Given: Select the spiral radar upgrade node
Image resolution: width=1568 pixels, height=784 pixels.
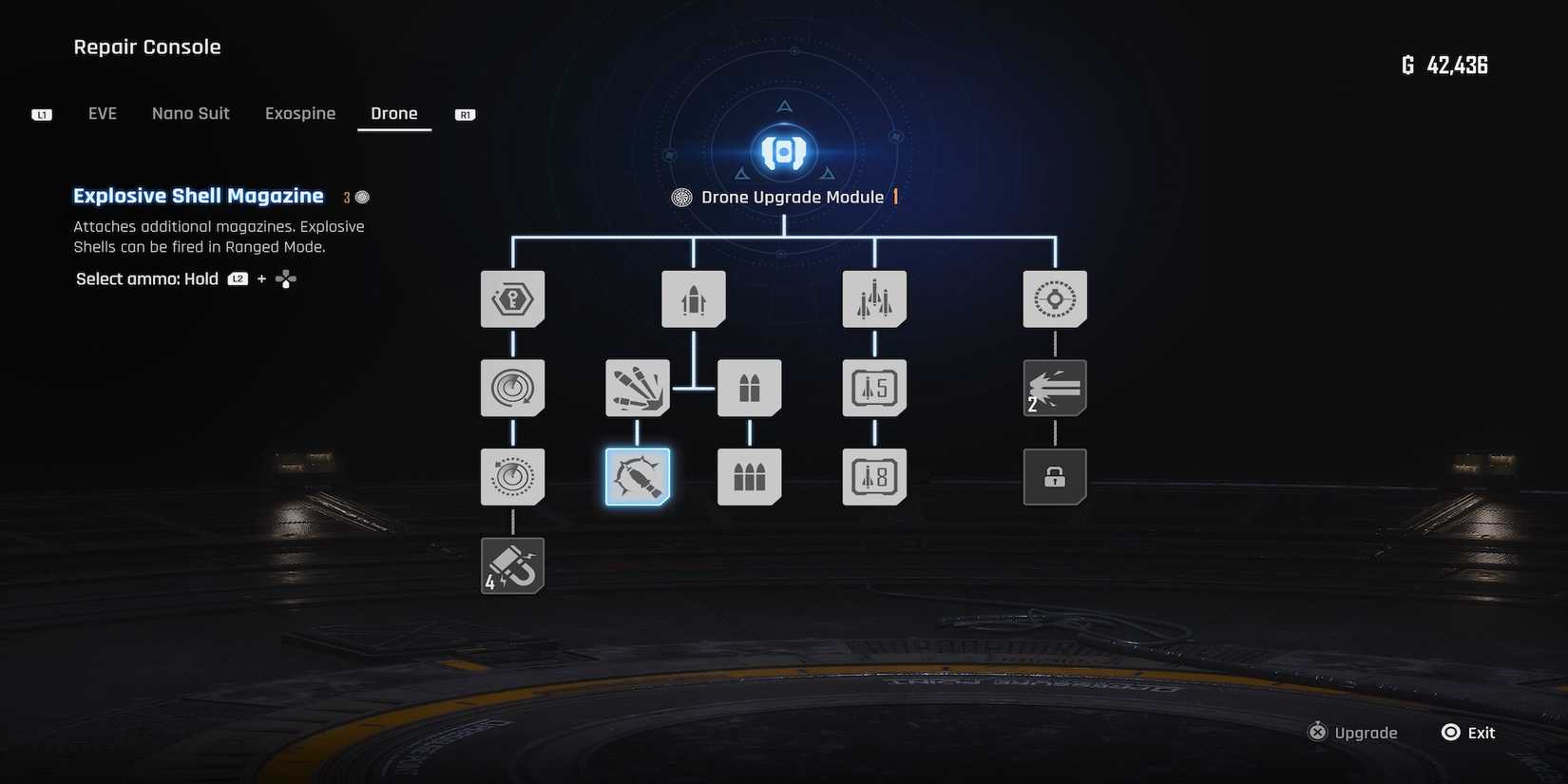Looking at the screenshot, I should point(512,388).
